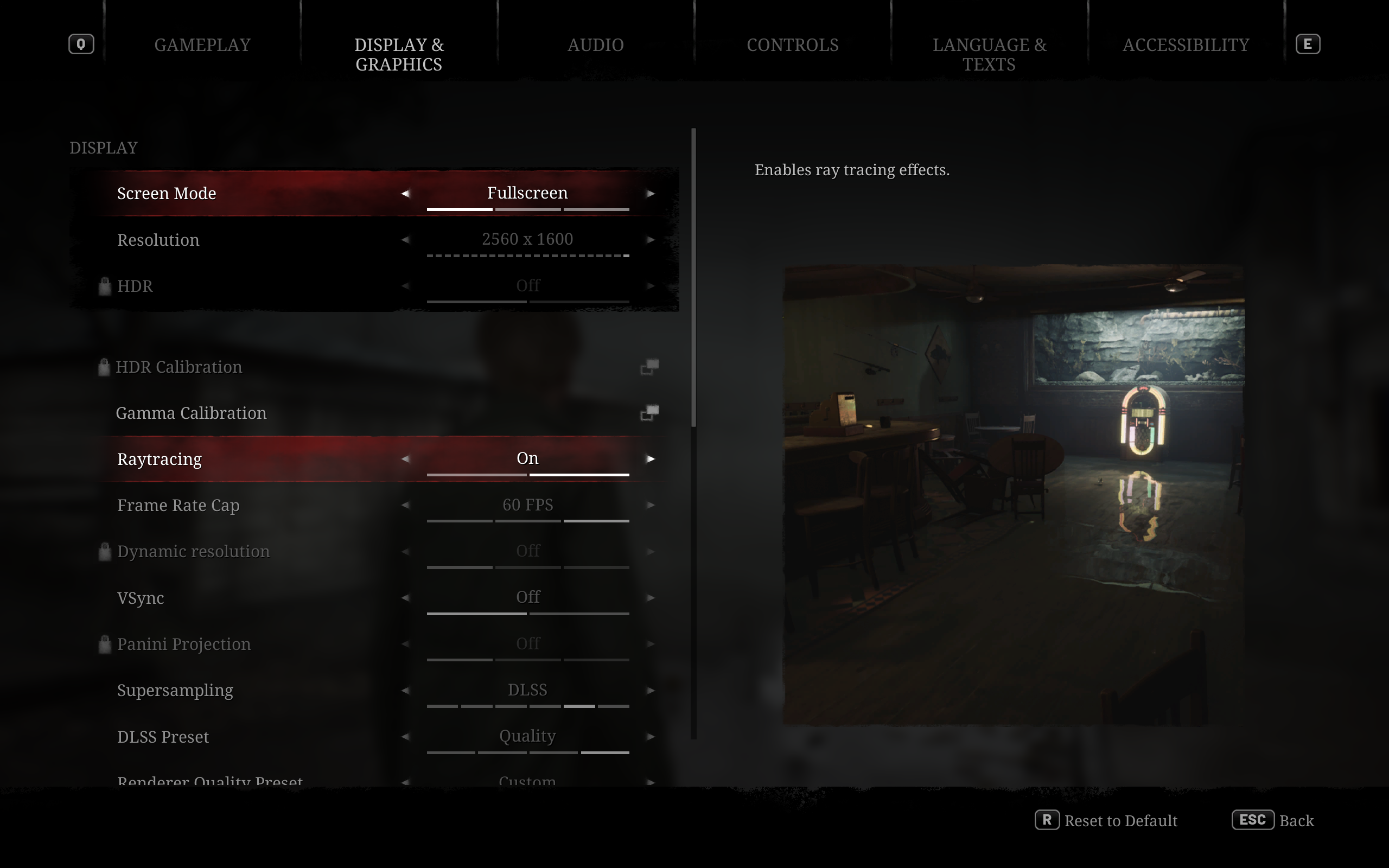Cycle DLSS Preset with its right arrow

coord(651,737)
